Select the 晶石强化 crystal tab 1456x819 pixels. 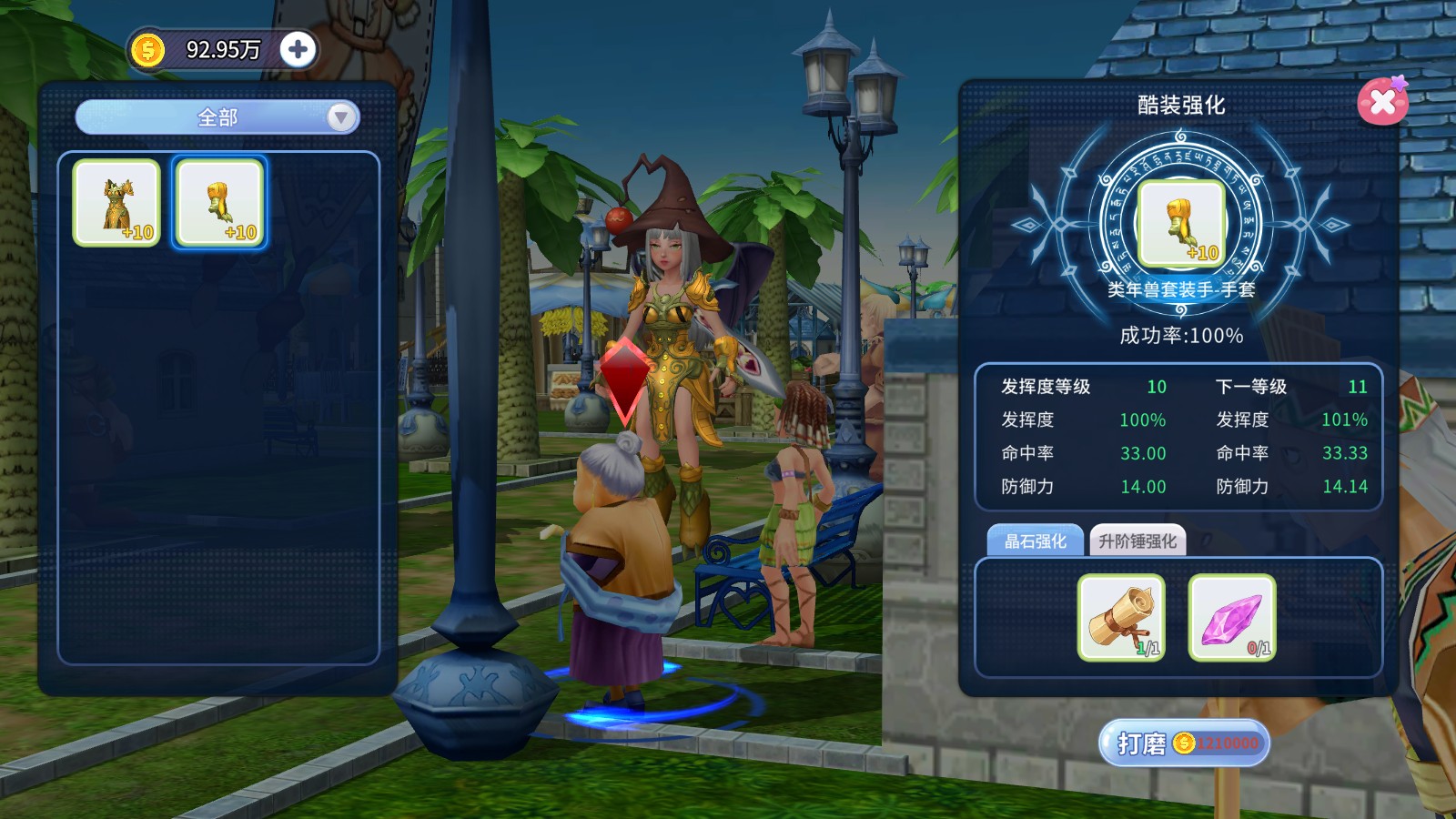tap(1035, 541)
